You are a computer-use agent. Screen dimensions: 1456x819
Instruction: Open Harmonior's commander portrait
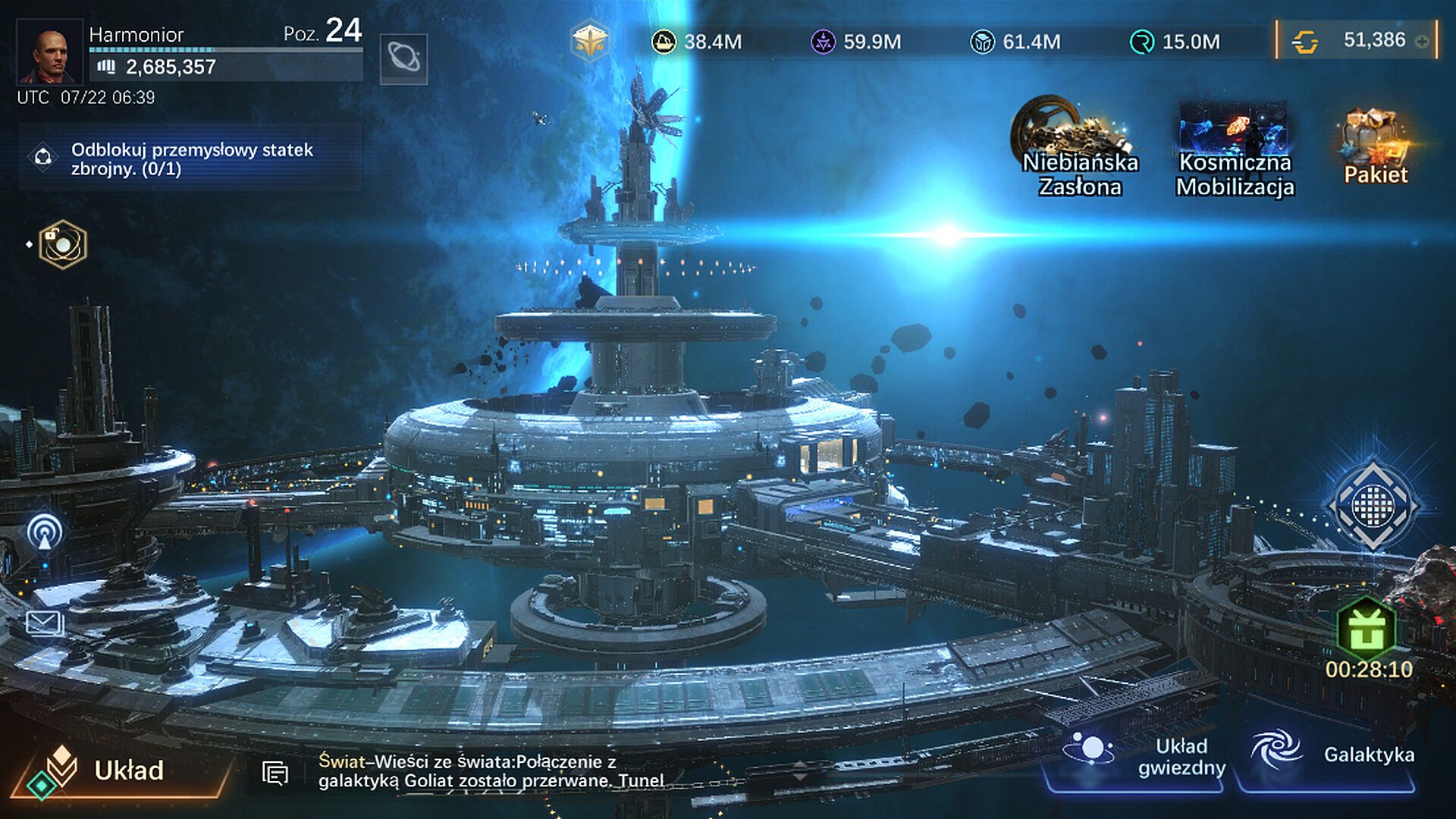click(49, 52)
